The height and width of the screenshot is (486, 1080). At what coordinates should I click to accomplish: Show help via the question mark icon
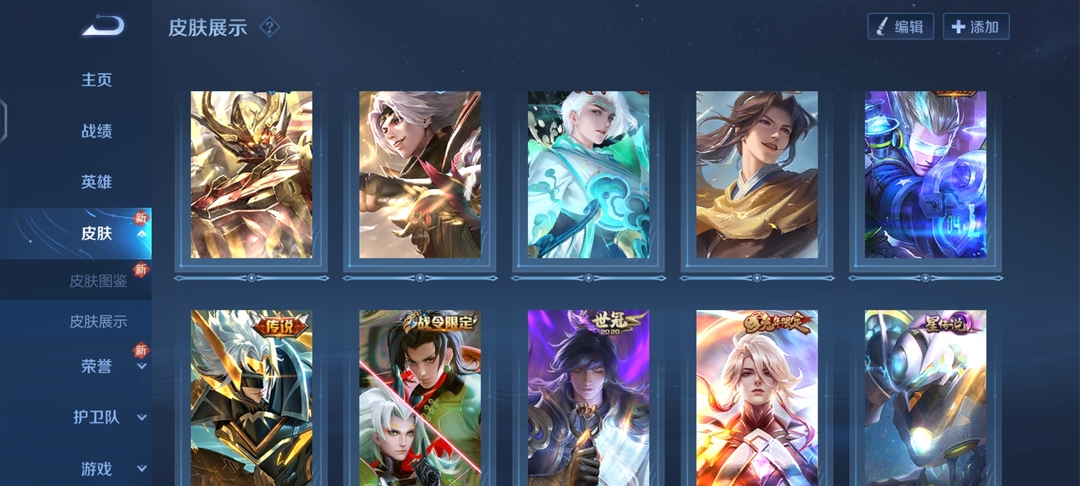pos(269,27)
